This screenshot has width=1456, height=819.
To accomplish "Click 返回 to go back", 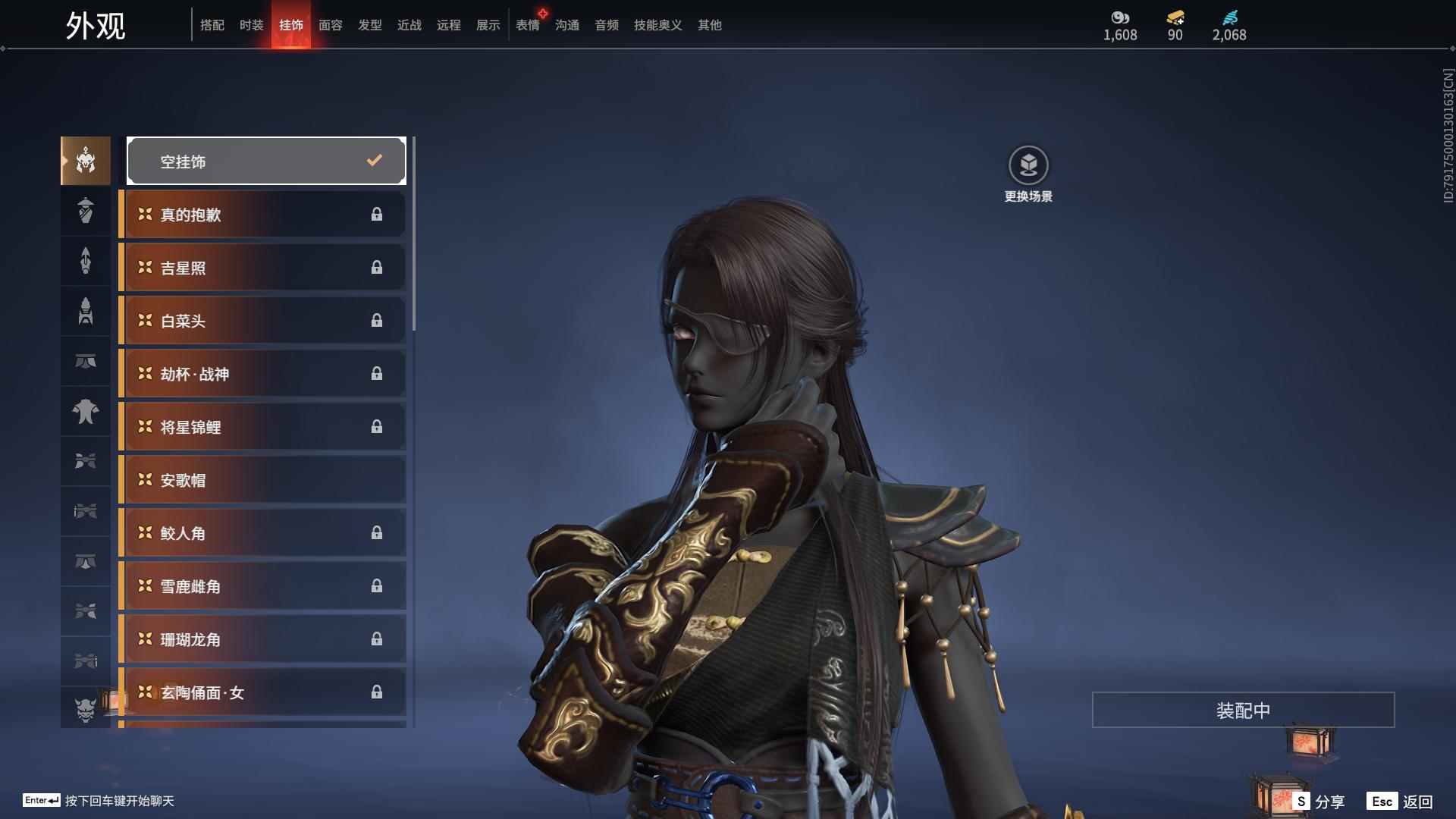I will 1400,802.
